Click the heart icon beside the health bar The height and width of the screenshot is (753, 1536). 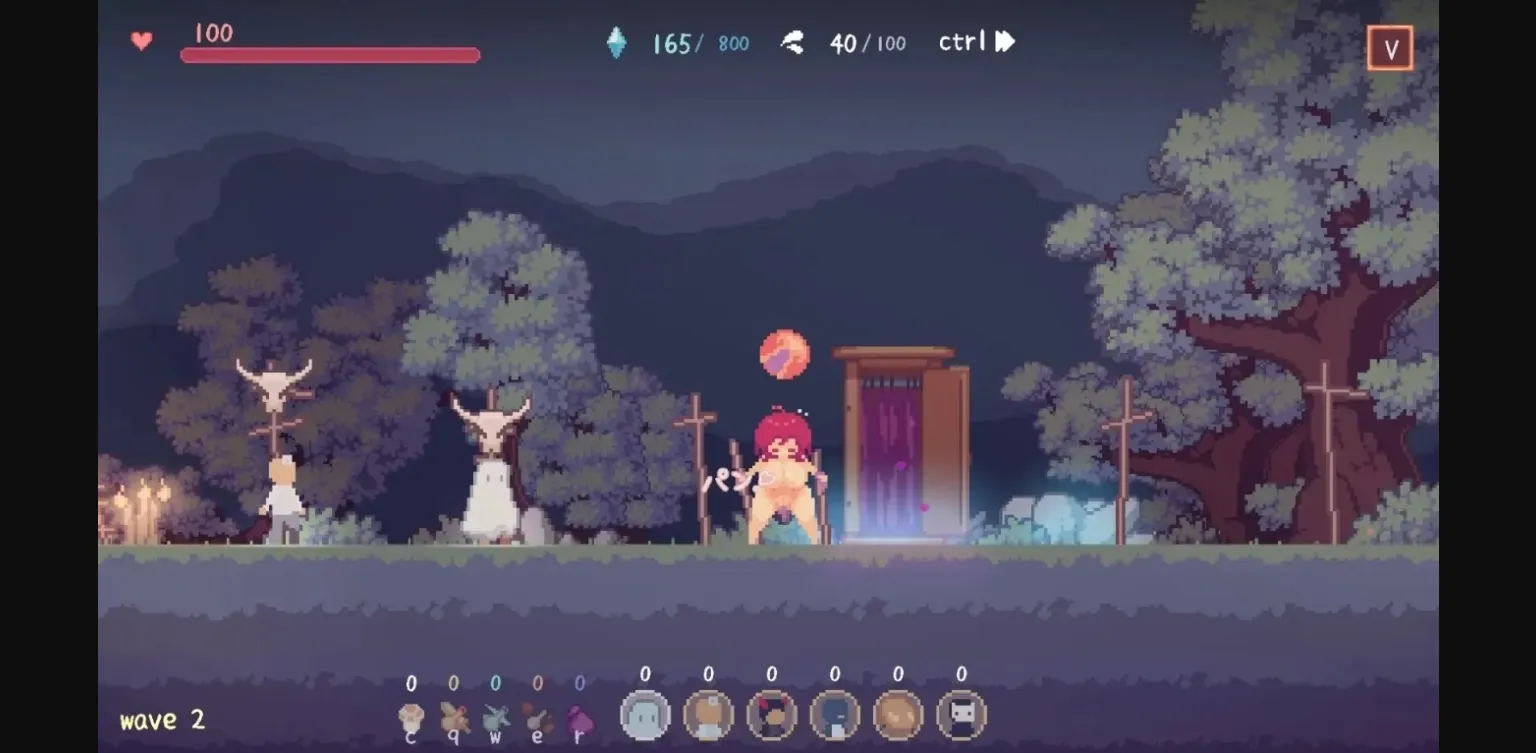pyautogui.click(x=141, y=42)
